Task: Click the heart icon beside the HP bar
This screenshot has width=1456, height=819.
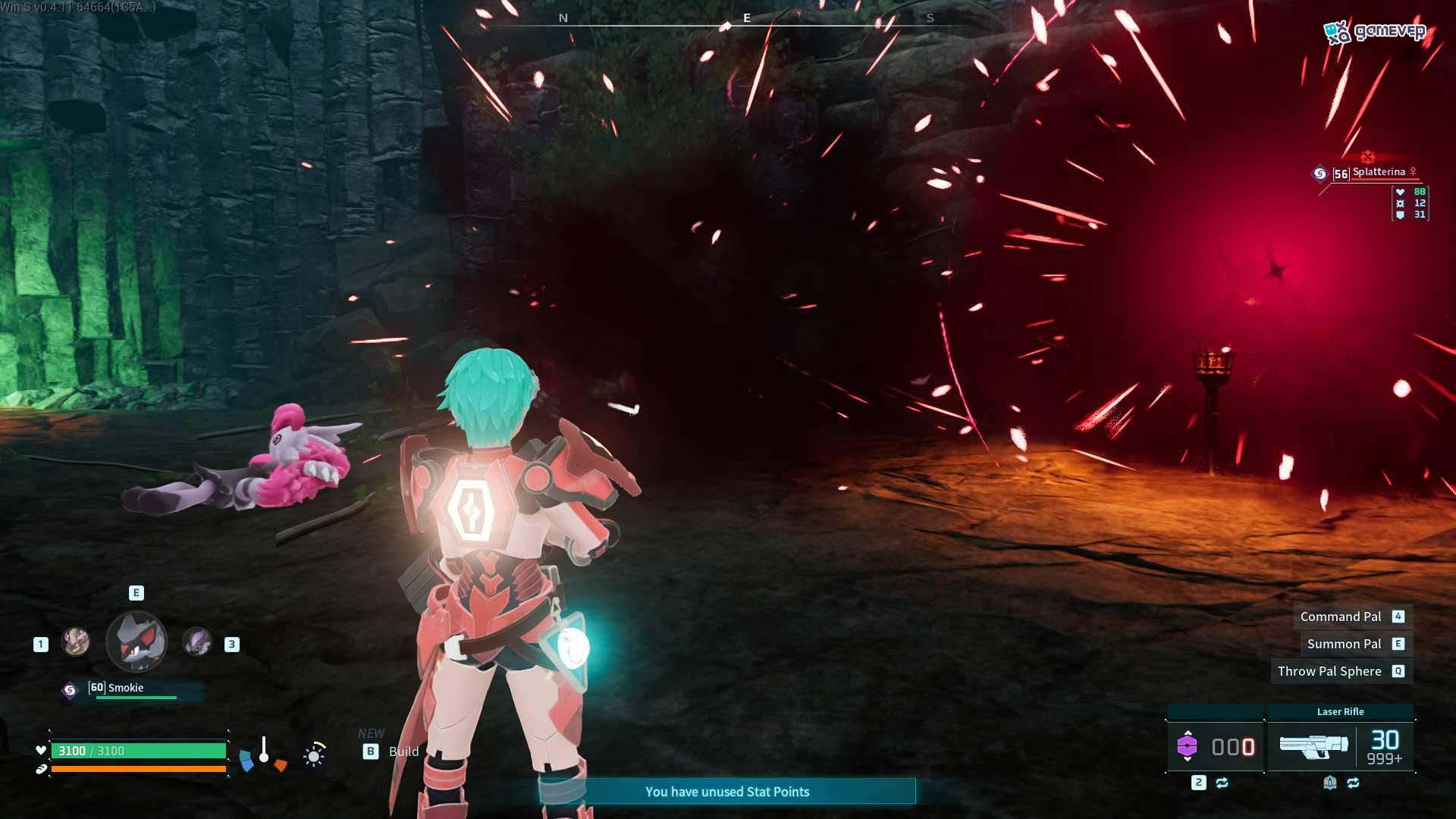Action: 41,750
